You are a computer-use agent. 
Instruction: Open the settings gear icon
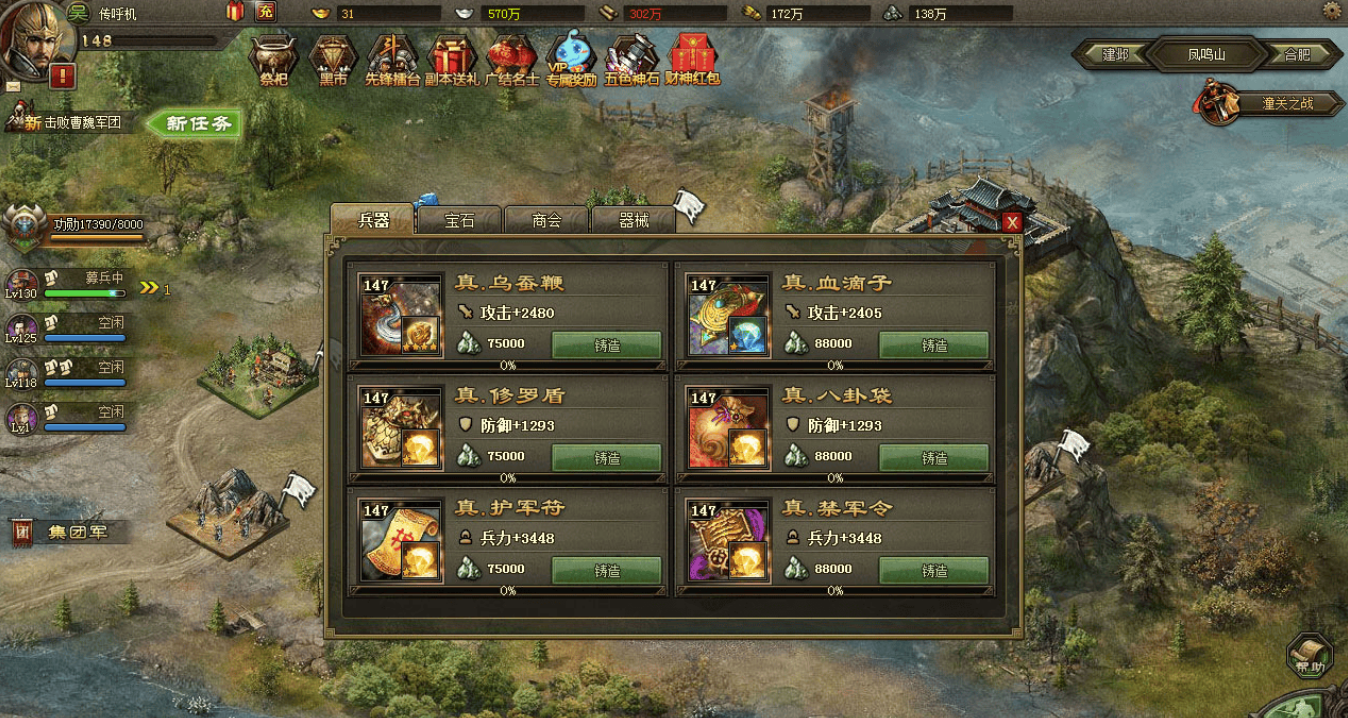point(1331,11)
